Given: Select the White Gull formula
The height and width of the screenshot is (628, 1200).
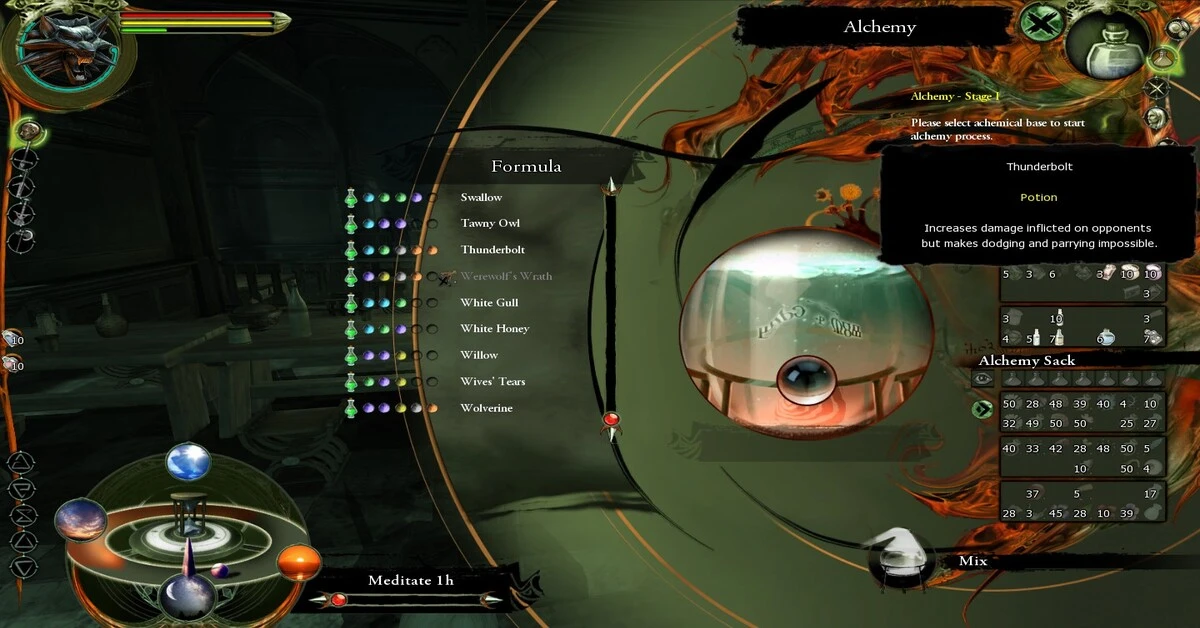Looking at the screenshot, I should click(489, 303).
